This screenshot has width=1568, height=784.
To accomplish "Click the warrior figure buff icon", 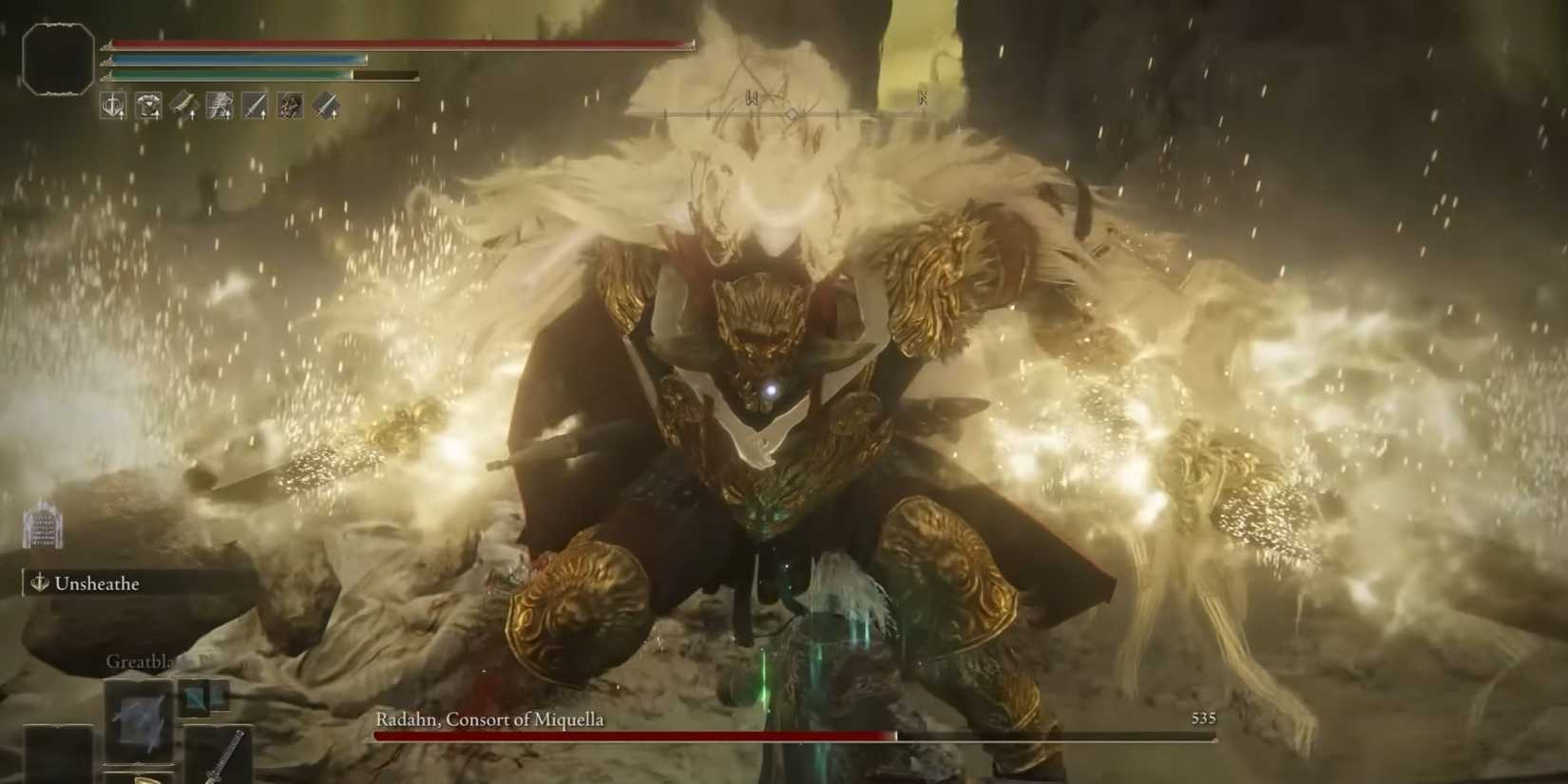I will point(289,105).
